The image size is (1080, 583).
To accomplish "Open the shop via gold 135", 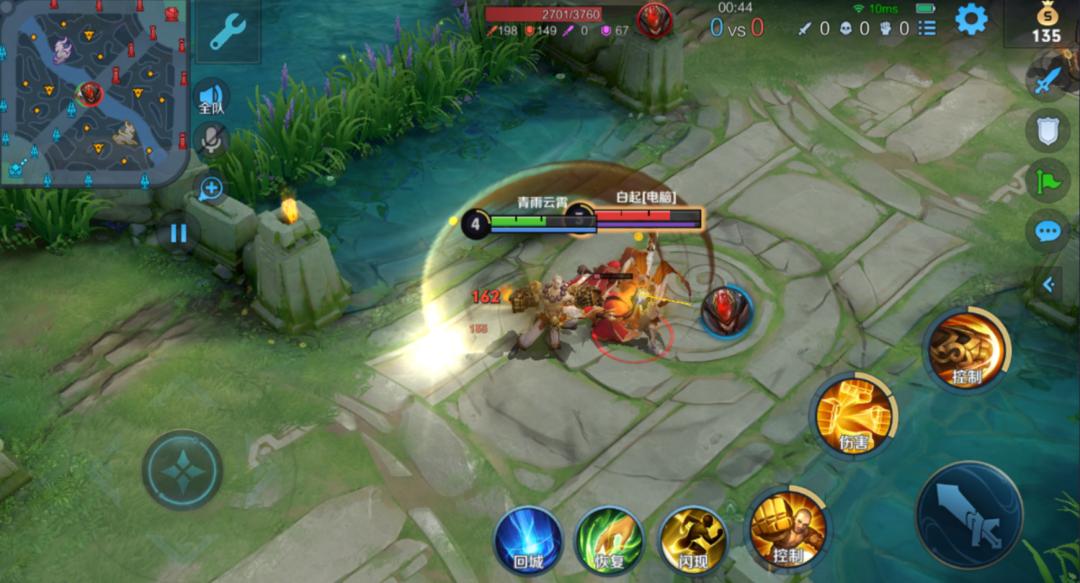I will pyautogui.click(x=1046, y=24).
